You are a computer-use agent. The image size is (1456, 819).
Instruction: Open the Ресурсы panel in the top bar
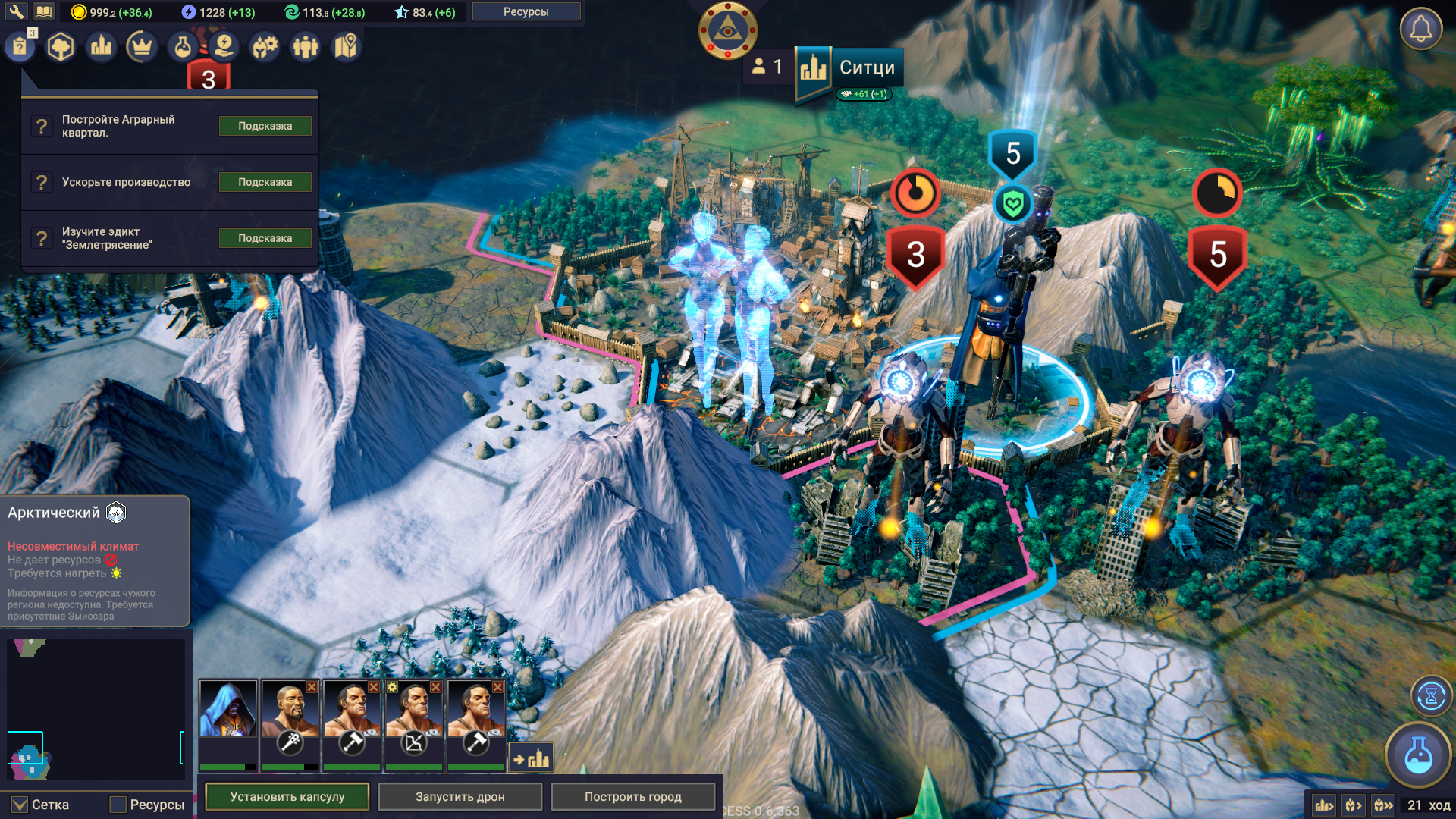pos(526,11)
